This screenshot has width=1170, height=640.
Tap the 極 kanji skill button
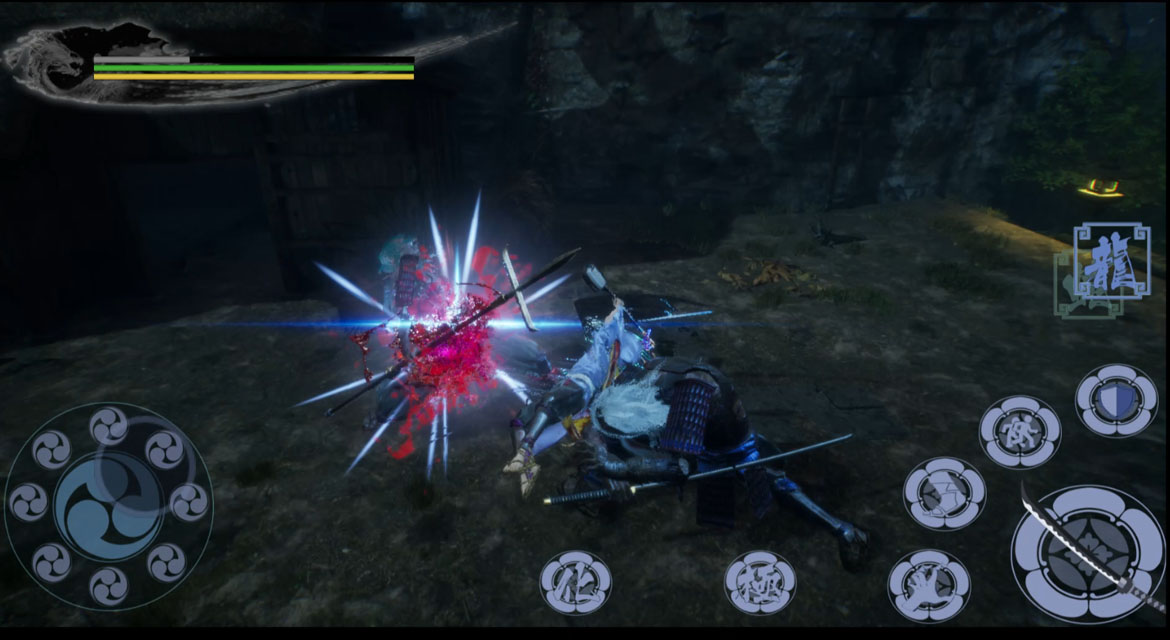(760, 583)
